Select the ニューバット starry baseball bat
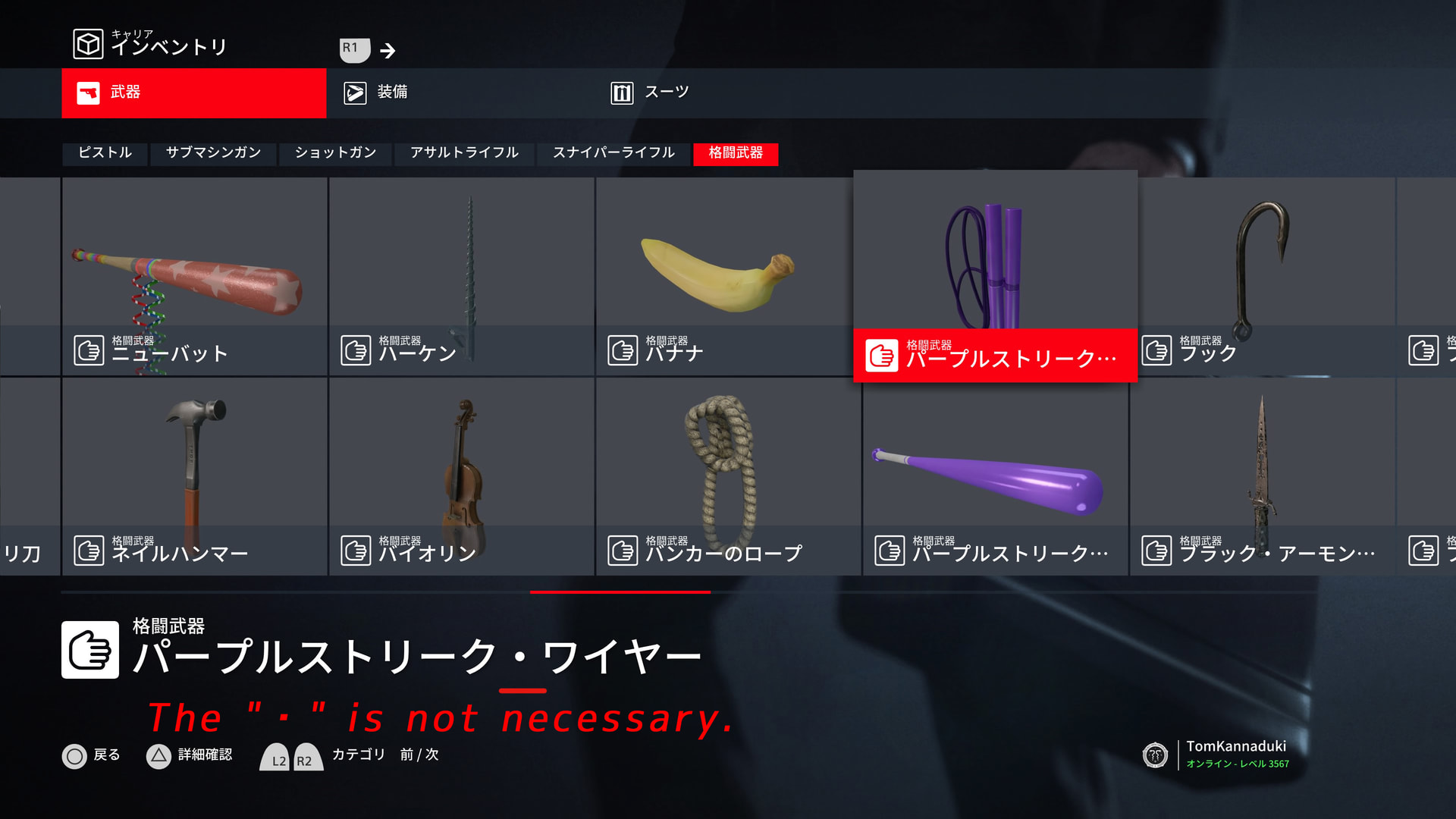1456x819 pixels. point(195,276)
